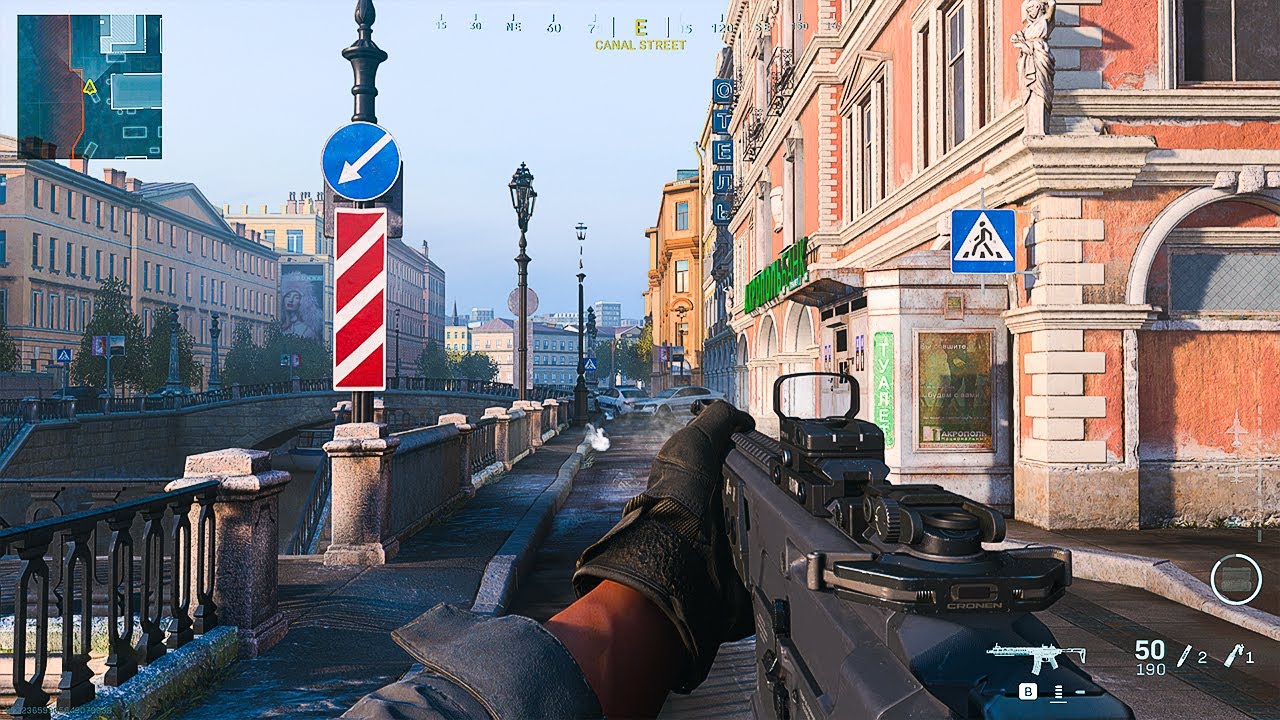This screenshot has width=1280, height=720.
Task: Click the tactical stim equipment icon
Action: tap(1185, 656)
